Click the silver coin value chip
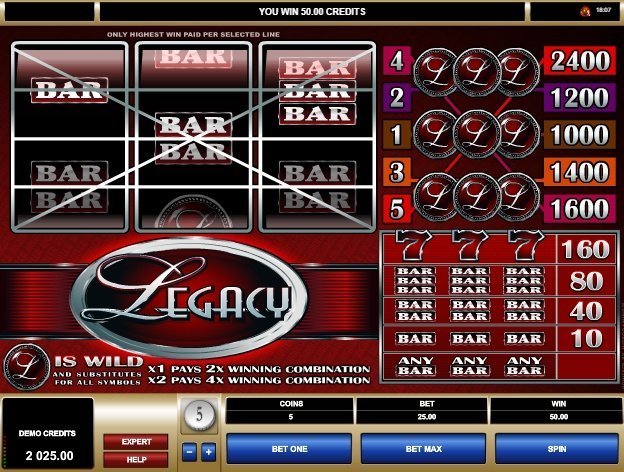This screenshot has width=624, height=472. [x=198, y=414]
